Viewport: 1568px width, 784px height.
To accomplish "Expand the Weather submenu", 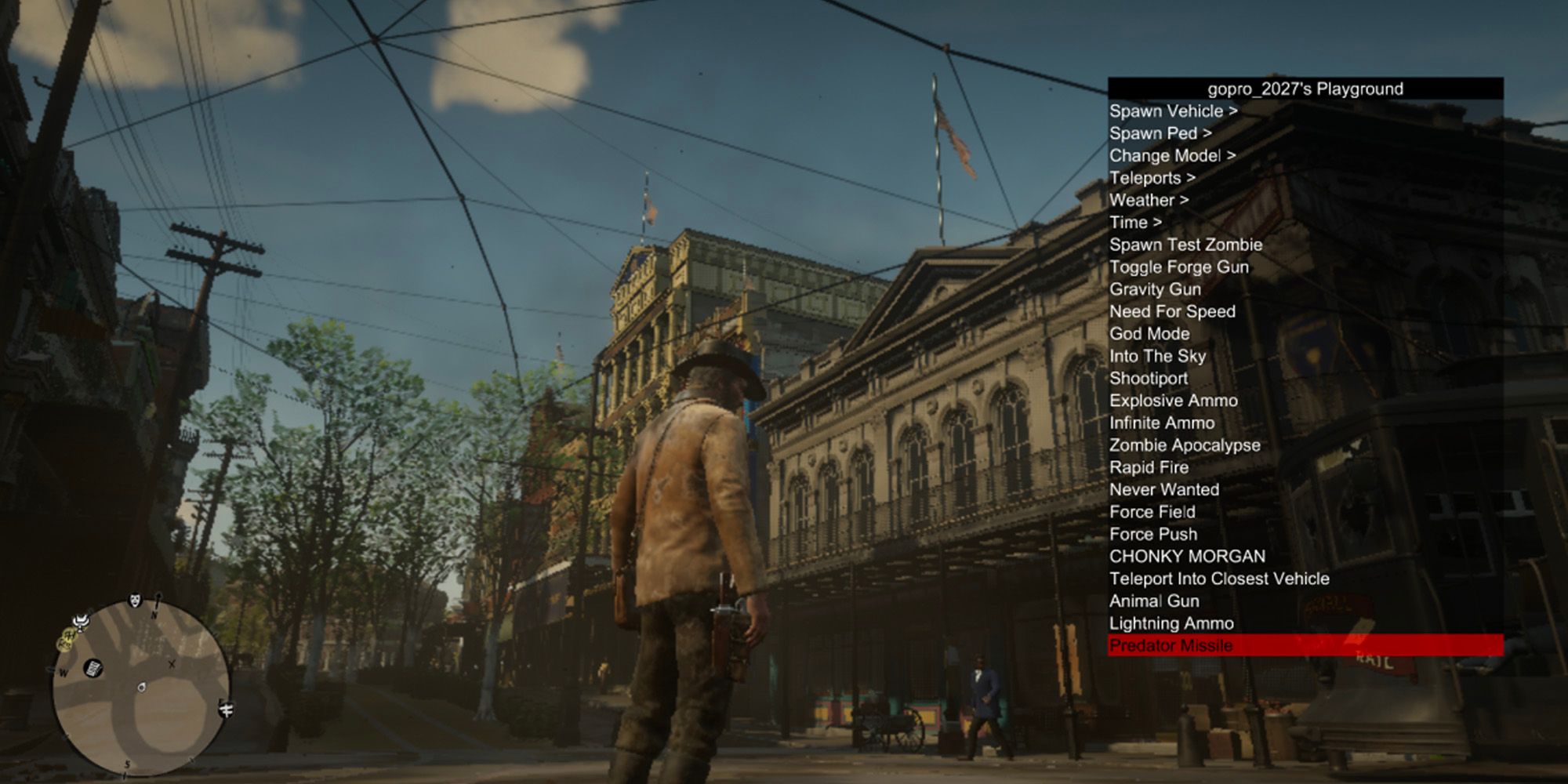I will click(x=1146, y=200).
